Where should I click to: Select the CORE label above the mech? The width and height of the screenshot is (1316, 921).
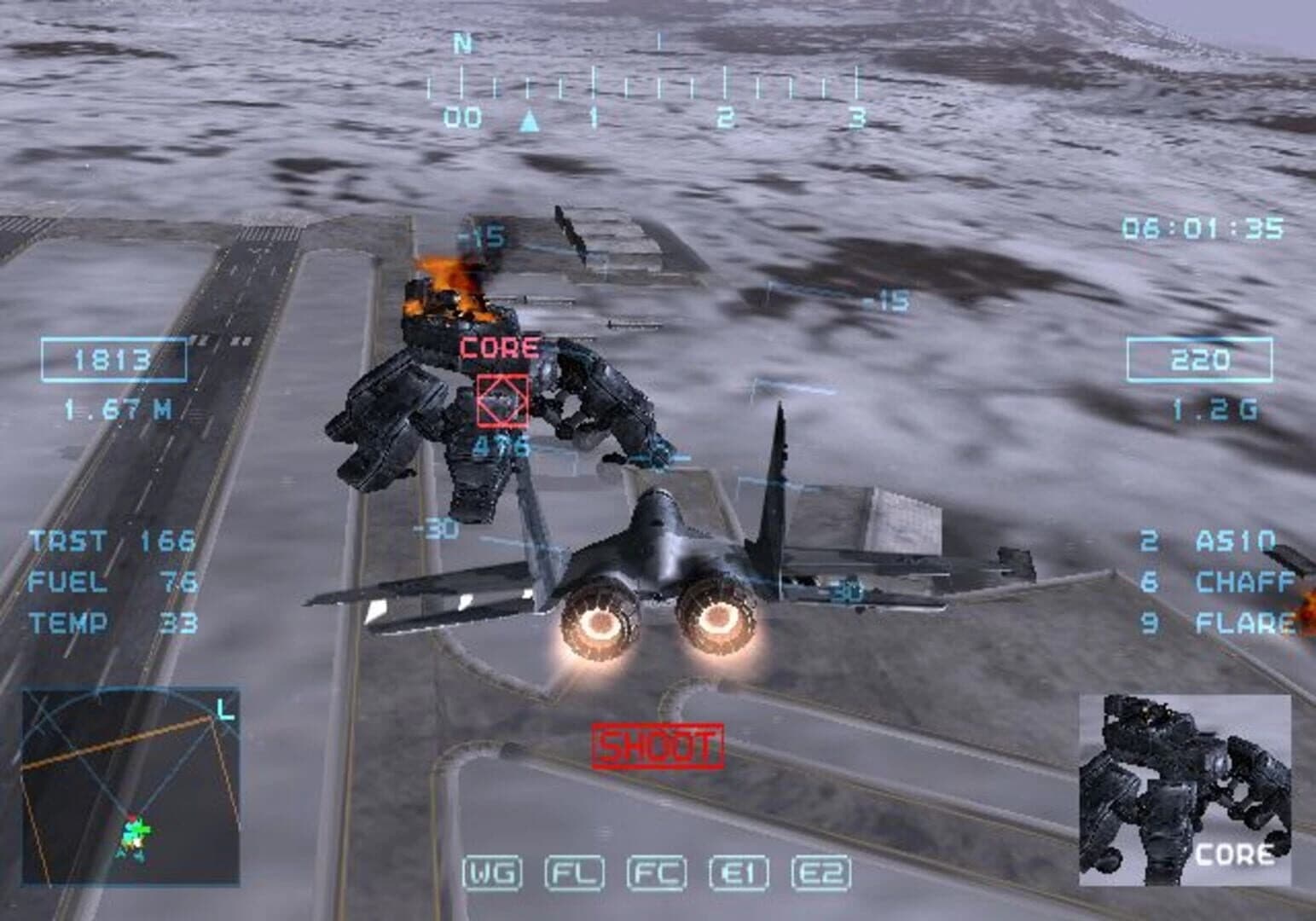(499, 346)
